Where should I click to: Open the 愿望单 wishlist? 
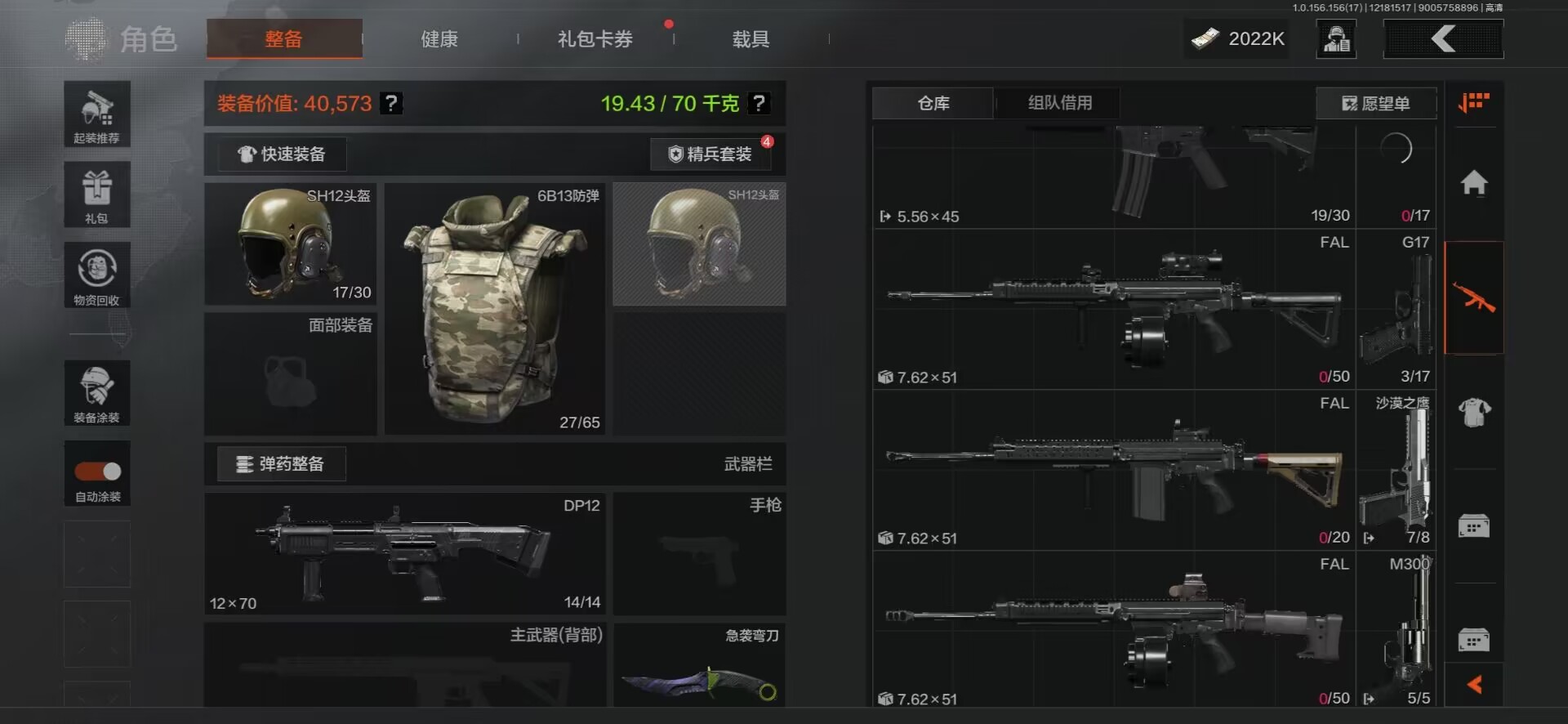pyautogui.click(x=1376, y=104)
